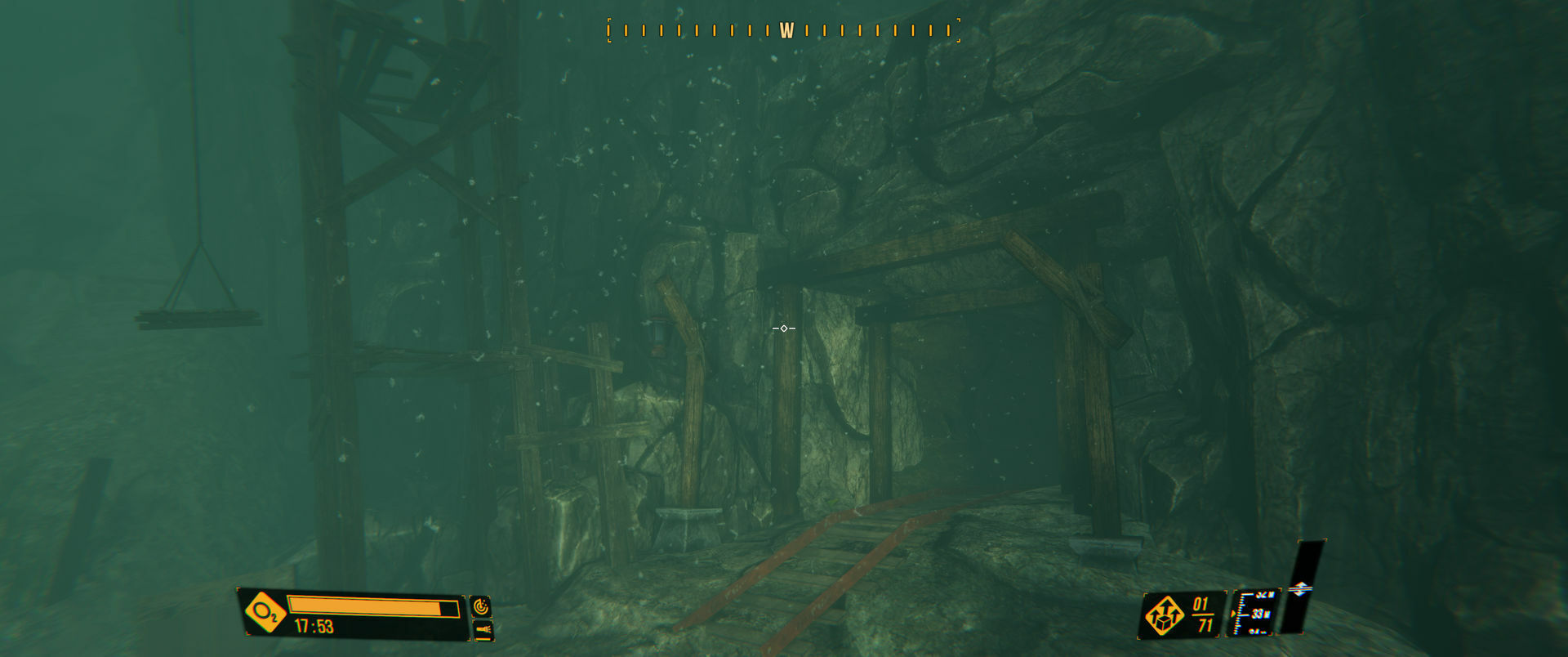
Task: Expand the salvage counter panel
Action: [1184, 614]
